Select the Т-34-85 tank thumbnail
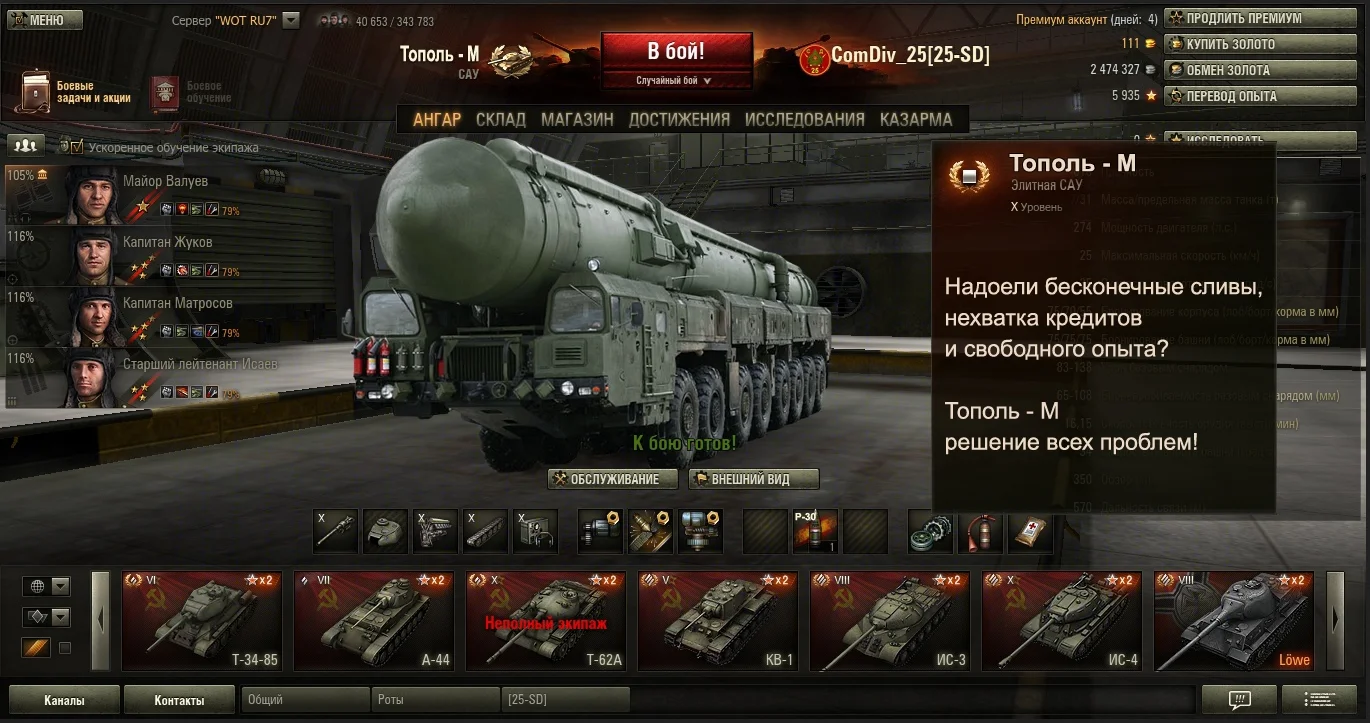Screen dimensions: 1370x723 (x=201, y=620)
